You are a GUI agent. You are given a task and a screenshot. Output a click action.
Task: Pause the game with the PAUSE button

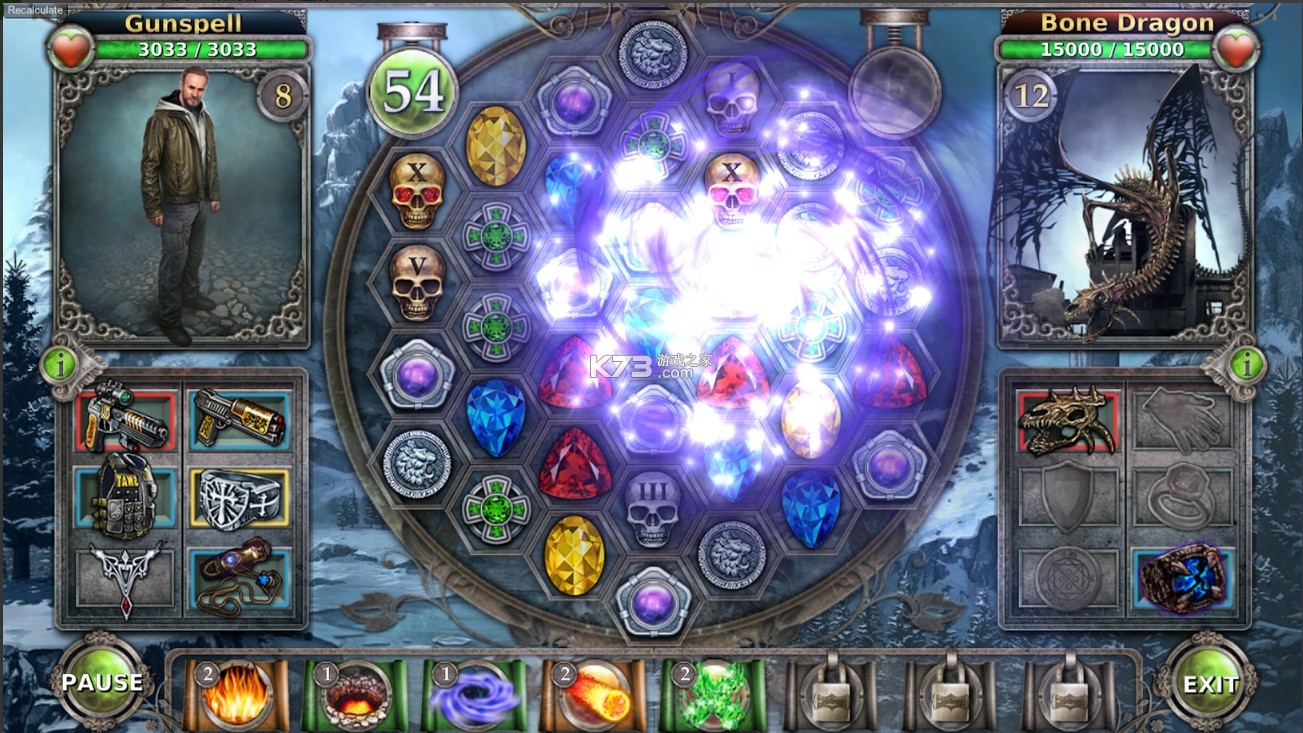(102, 683)
